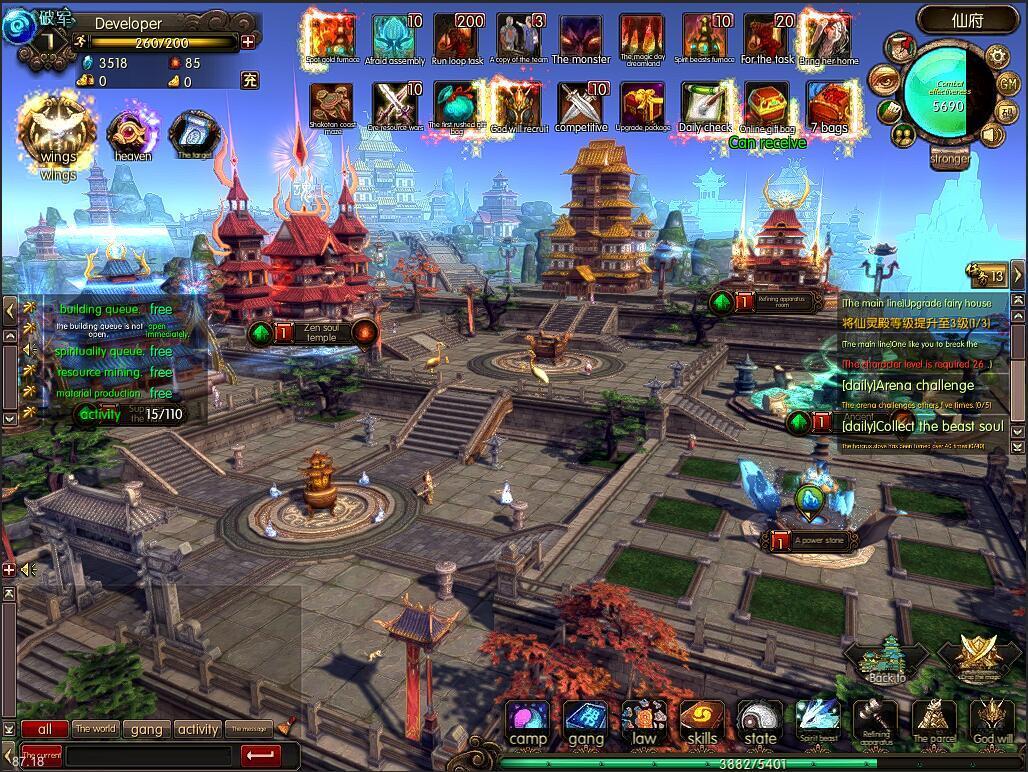
Task: Open the 7 bags reward icon
Action: click(x=829, y=104)
